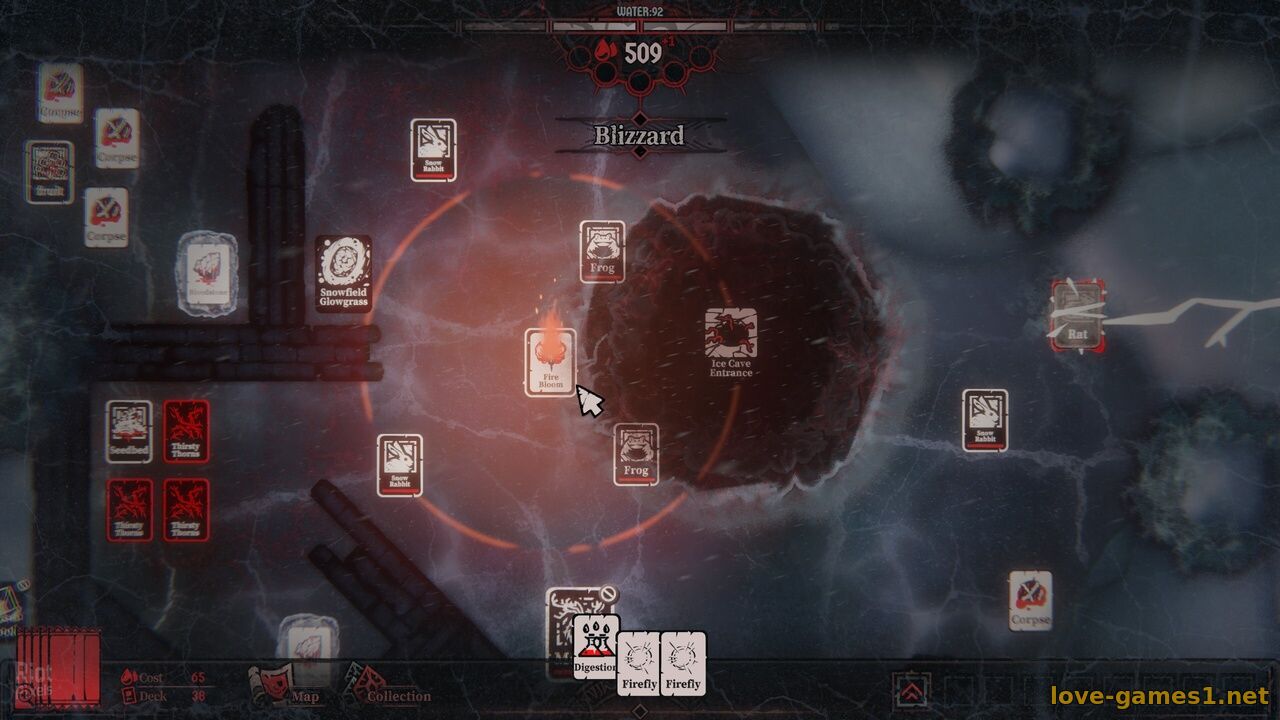Select the Rat card

point(1076,316)
